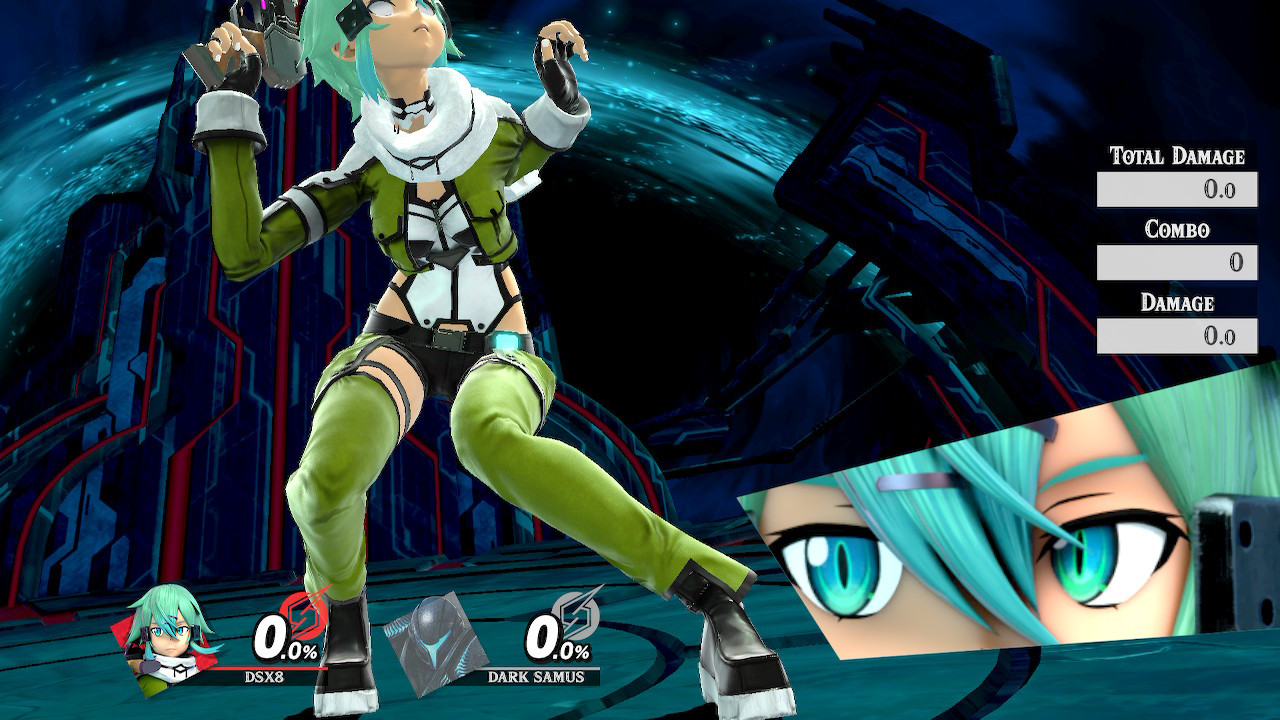
Task: Click the Combo counter showing 0
Action: tap(1235, 263)
